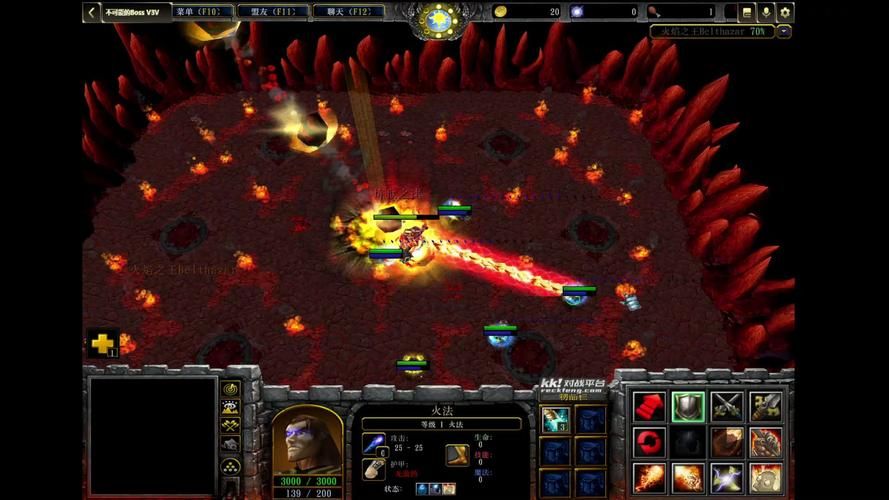Image resolution: width=889 pixels, height=500 pixels.
Task: Activate the lightning bolt ability
Action: tap(727, 478)
